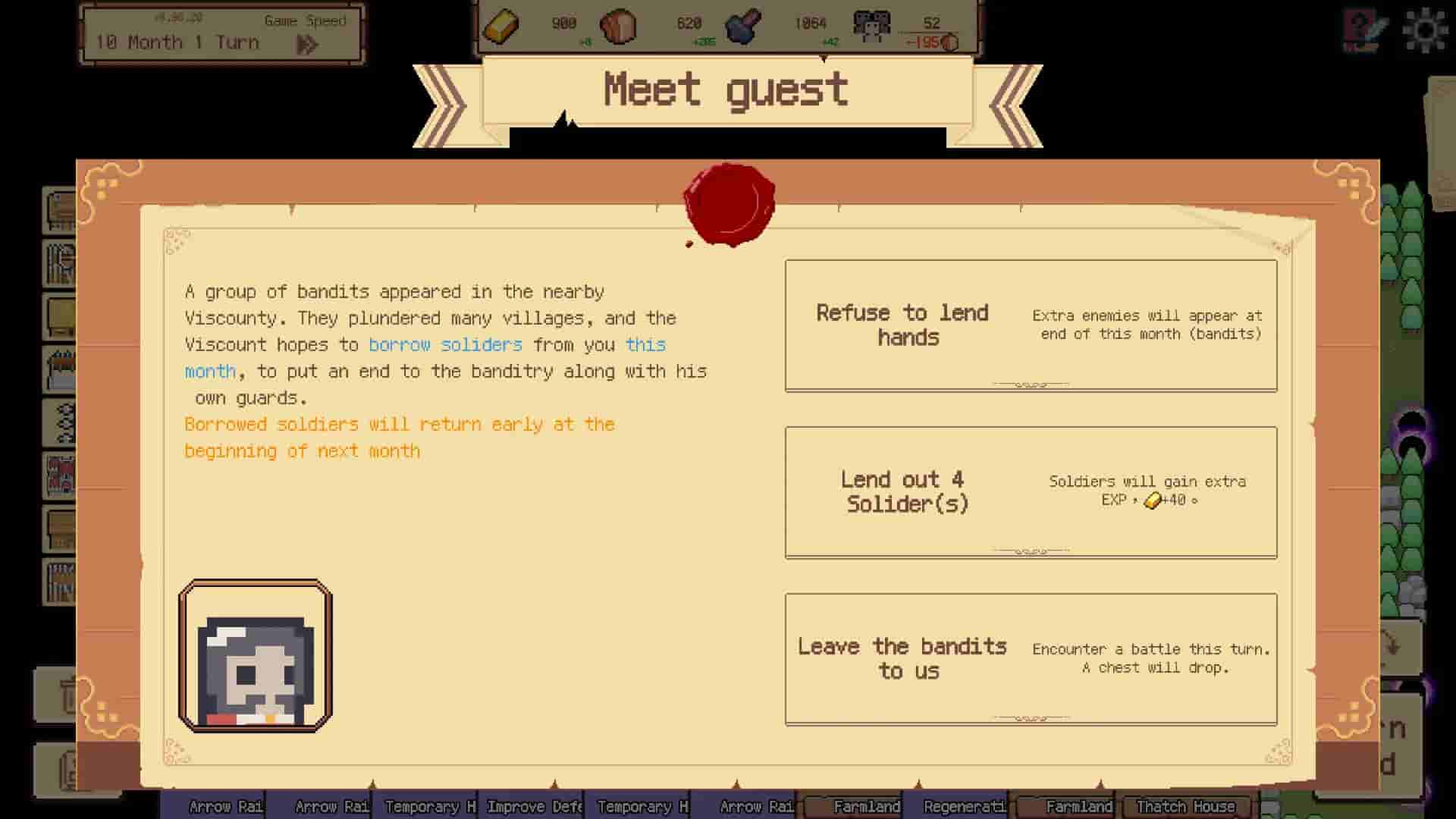Click the wax seal on the letter
The height and width of the screenshot is (819, 1456).
730,203
